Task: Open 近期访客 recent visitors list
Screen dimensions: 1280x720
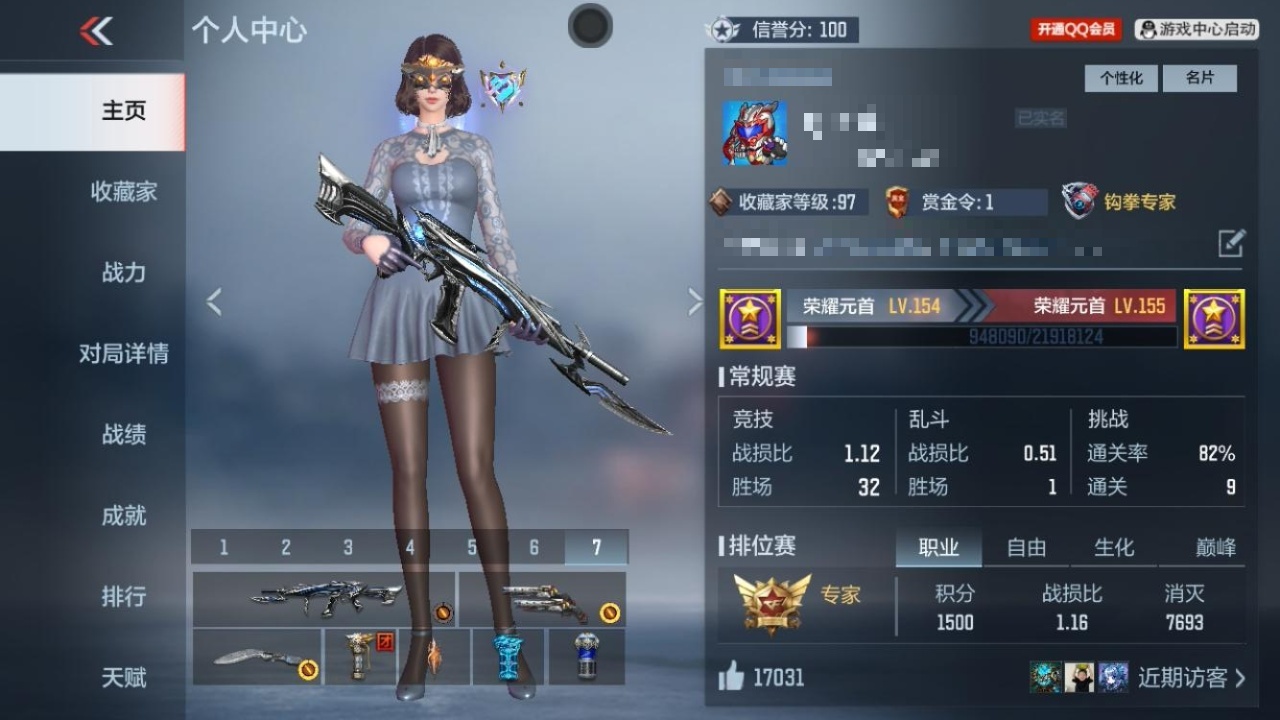Action: [1190, 678]
